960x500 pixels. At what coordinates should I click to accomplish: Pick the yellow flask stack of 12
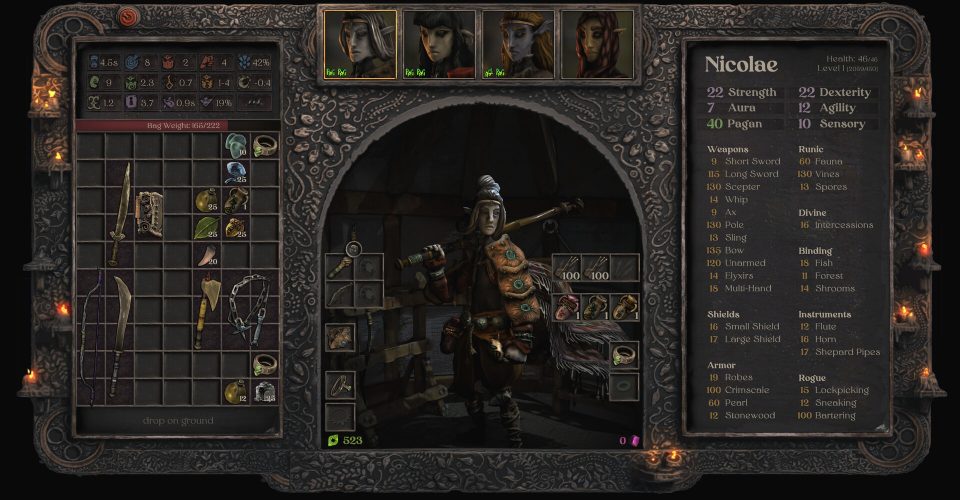coord(236,391)
